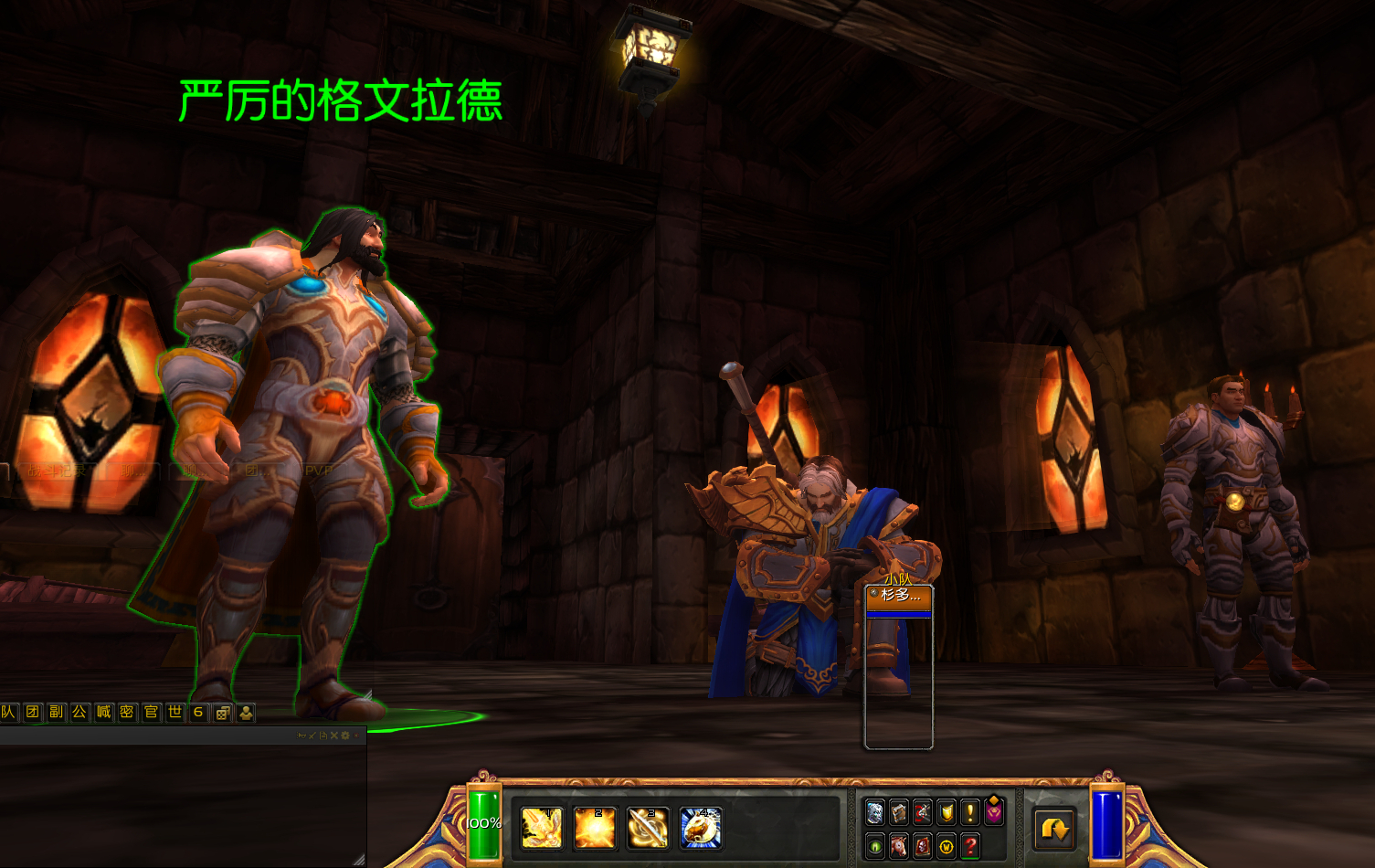Open the character portrait micro menu icon

[874, 812]
